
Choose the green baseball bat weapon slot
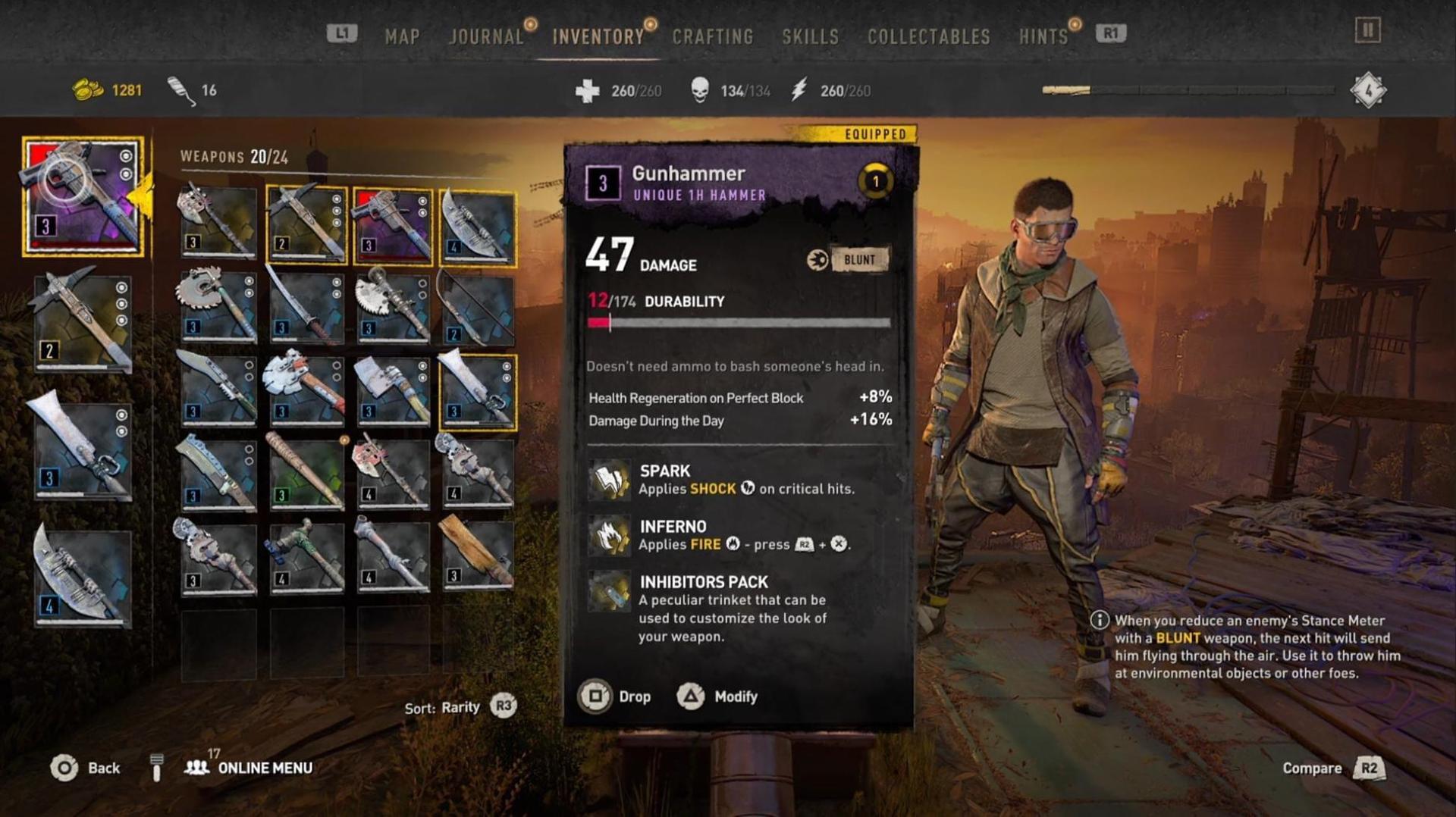pos(306,471)
